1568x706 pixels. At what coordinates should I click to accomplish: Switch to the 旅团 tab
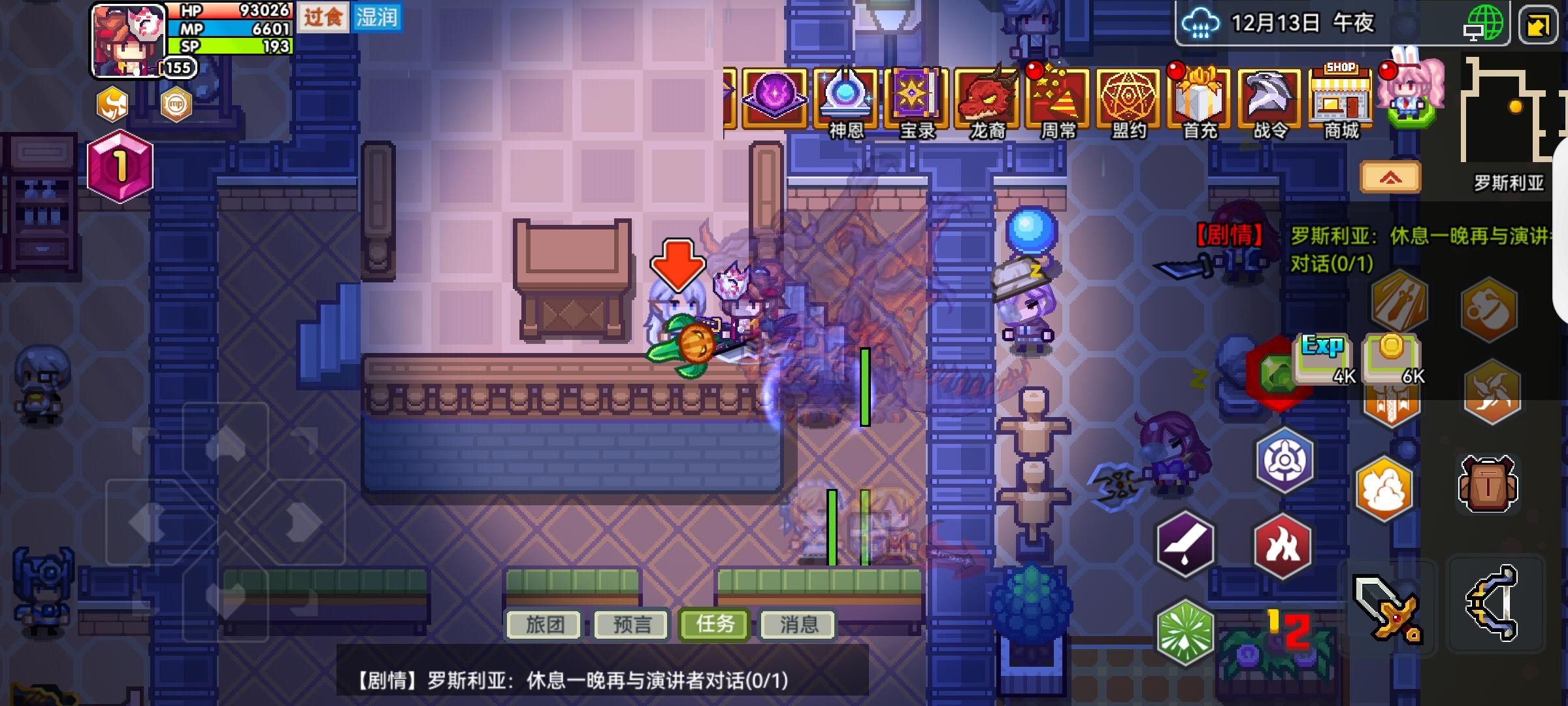tap(545, 624)
